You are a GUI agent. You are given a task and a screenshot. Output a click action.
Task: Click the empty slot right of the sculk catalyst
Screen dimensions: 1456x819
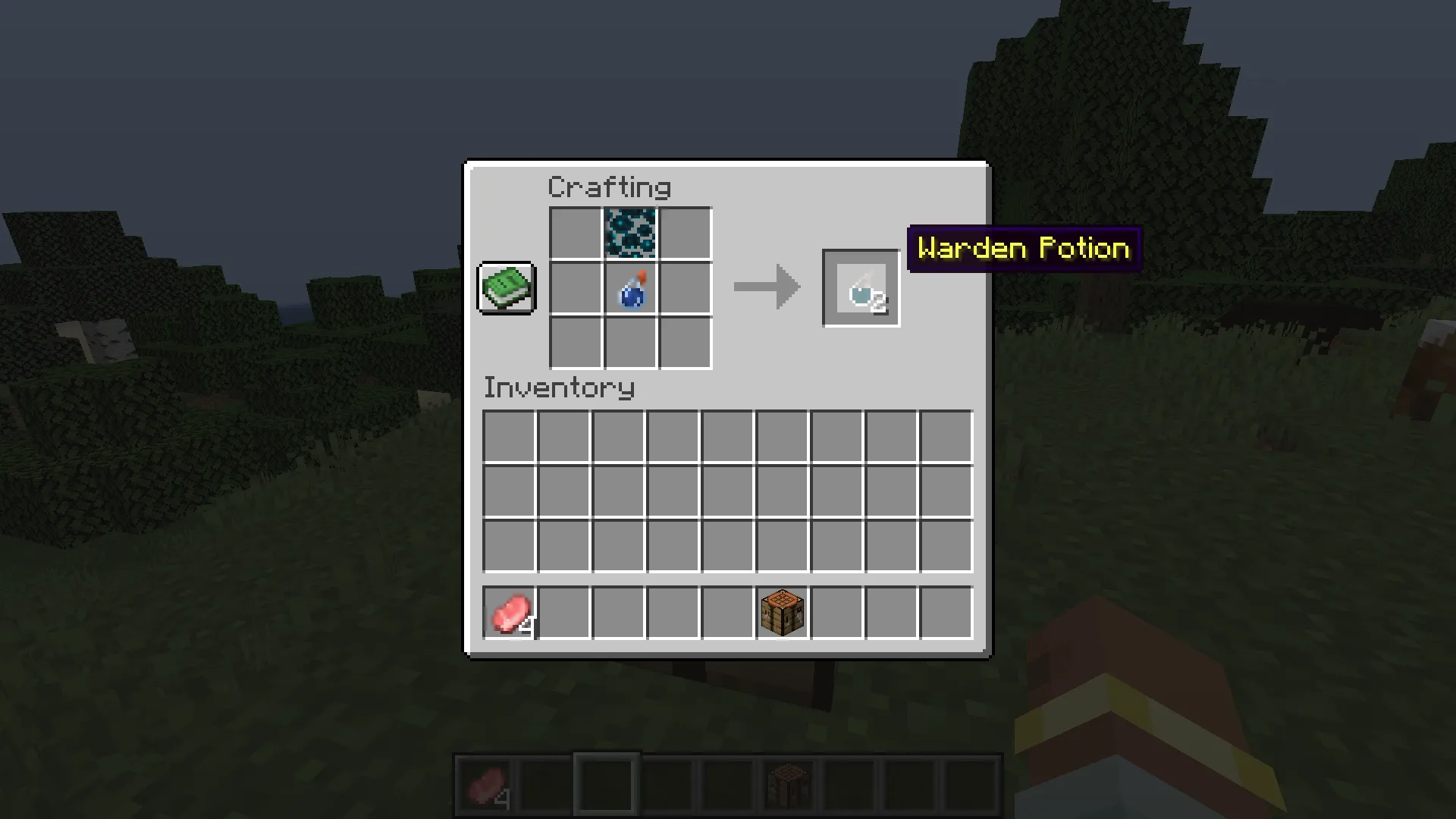coord(685,234)
